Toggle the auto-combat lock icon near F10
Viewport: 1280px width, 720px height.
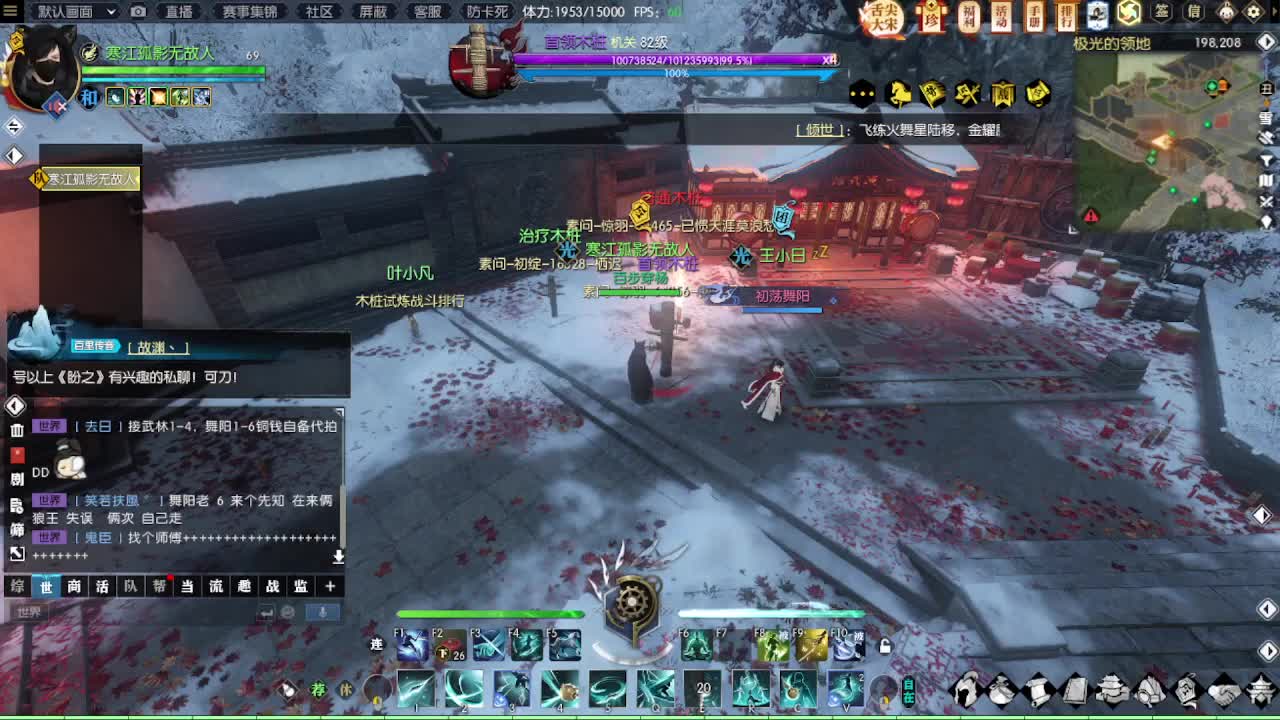coord(883,645)
